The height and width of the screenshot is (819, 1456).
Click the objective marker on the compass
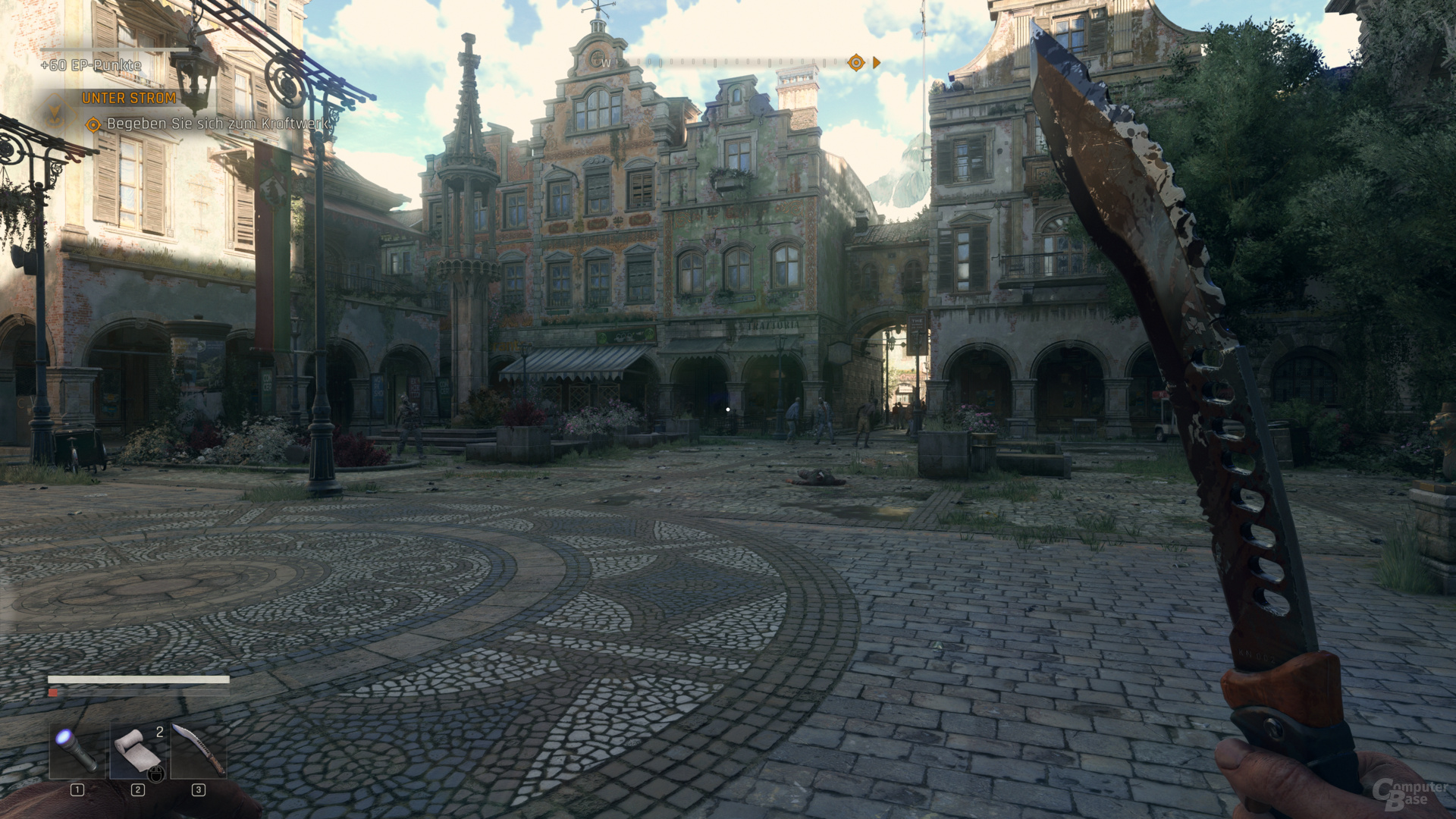(x=856, y=62)
